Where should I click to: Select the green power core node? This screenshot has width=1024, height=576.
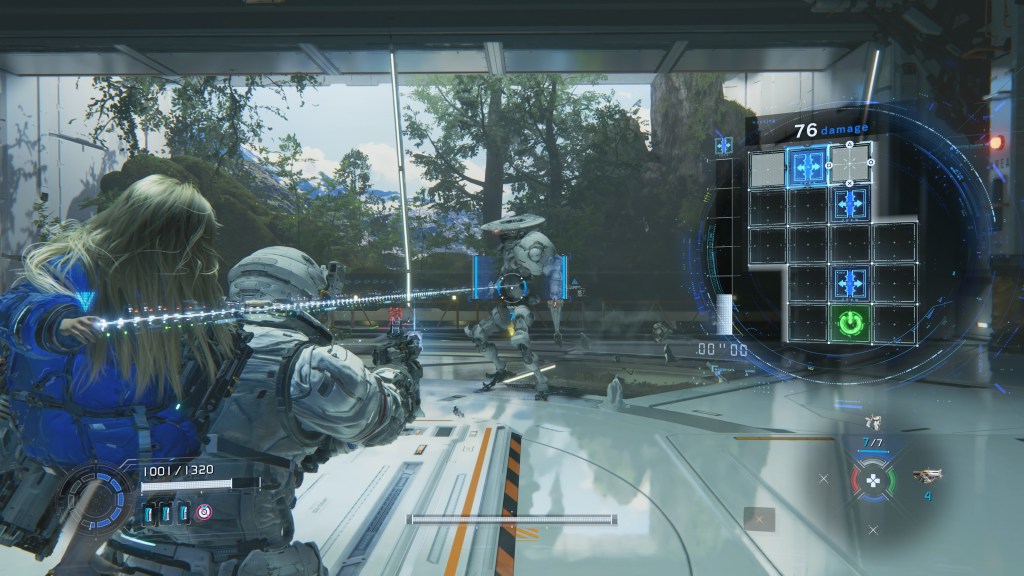click(851, 323)
